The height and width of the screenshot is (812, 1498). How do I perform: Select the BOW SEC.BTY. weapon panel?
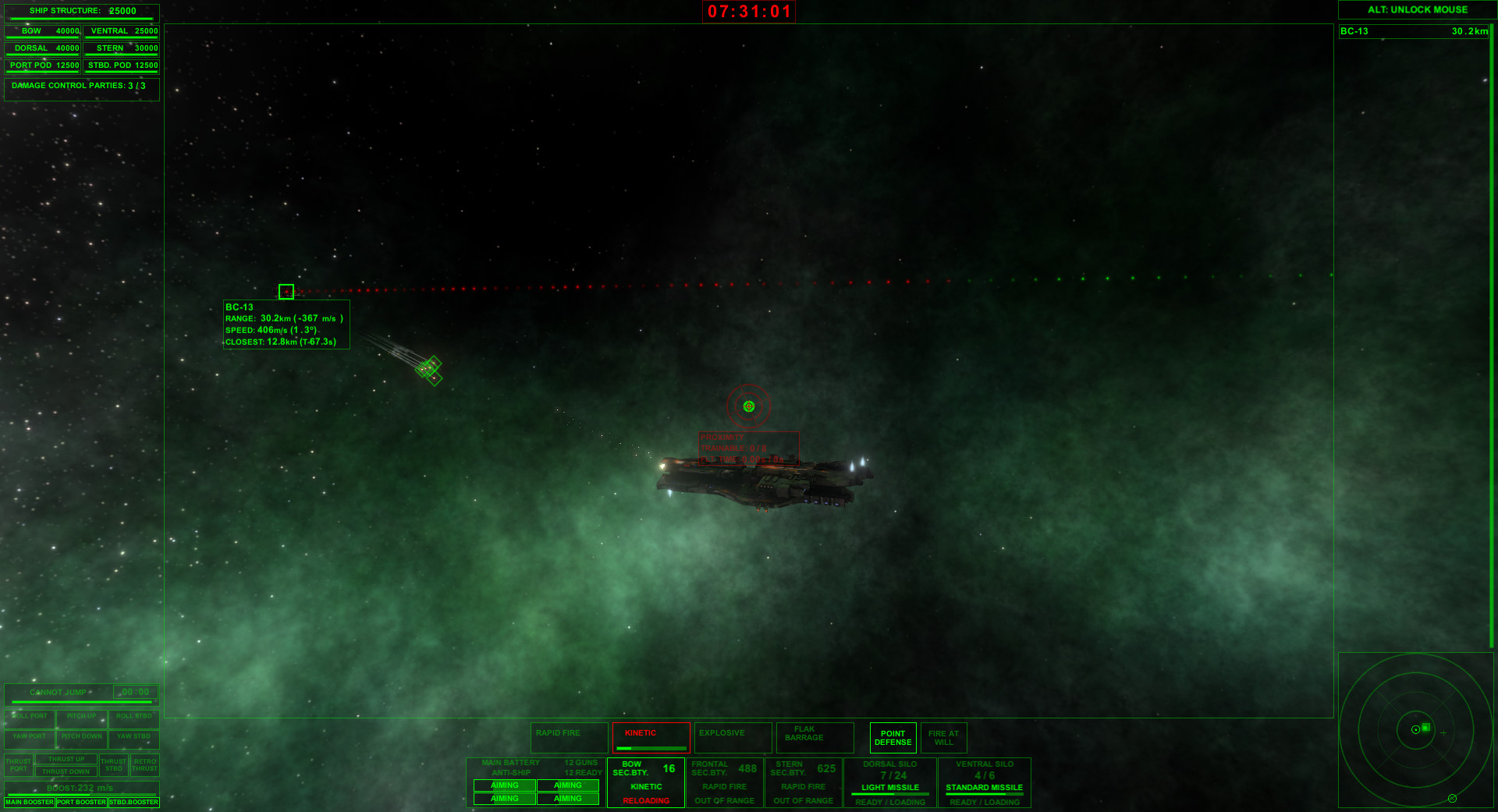pos(645,782)
